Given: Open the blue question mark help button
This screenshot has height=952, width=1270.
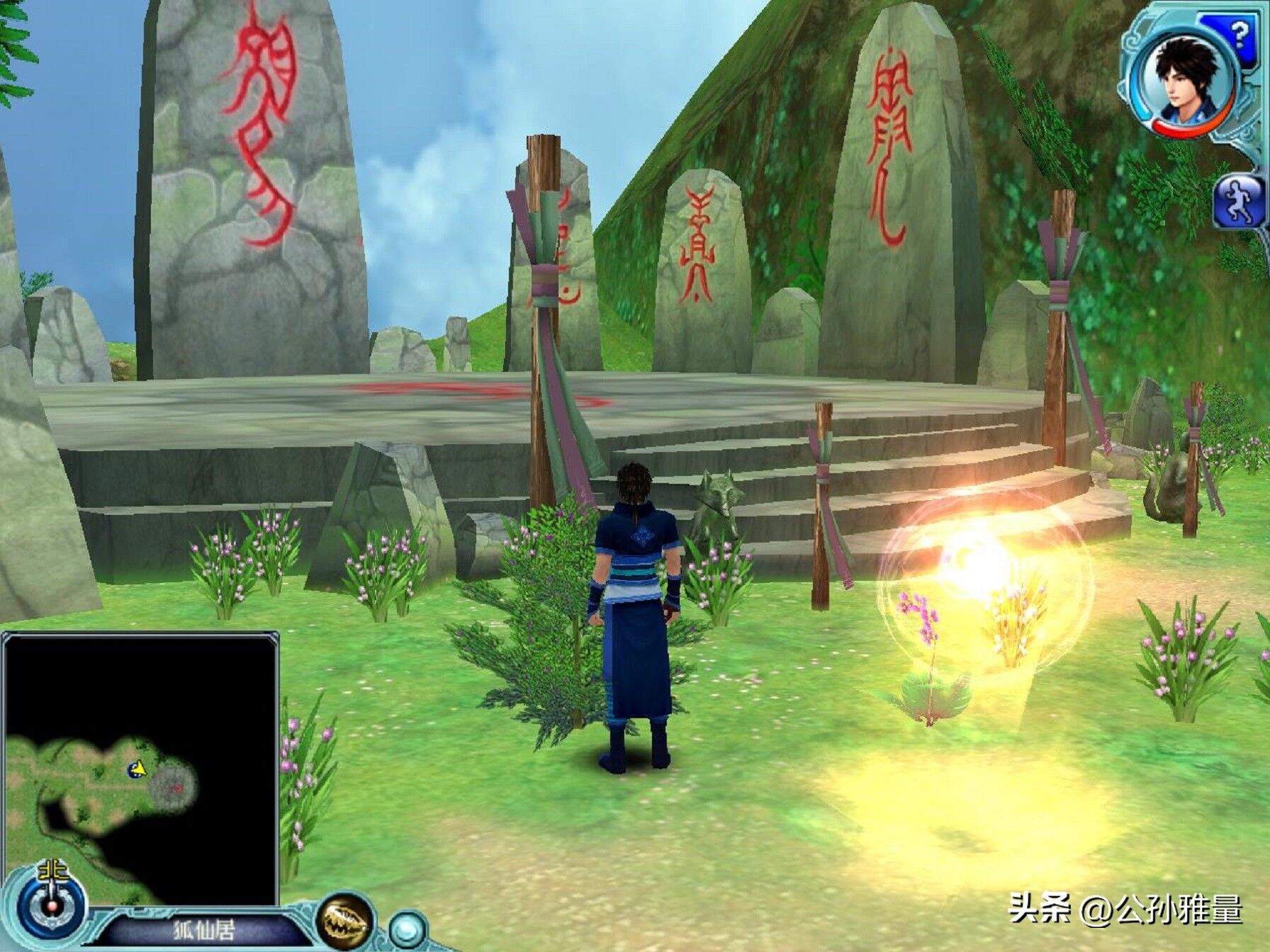Looking at the screenshot, I should point(1238,33).
